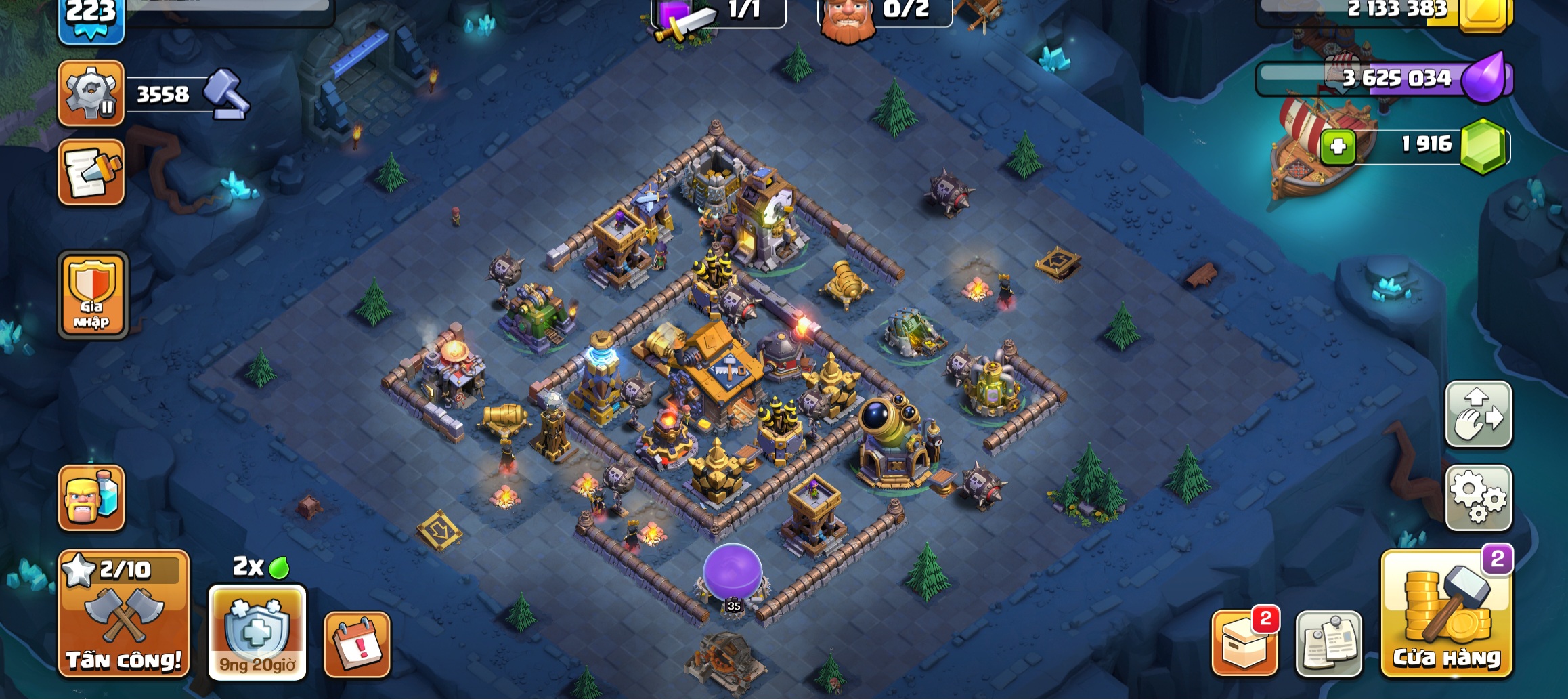Tap the Gia Nhập clan shield button
This screenshot has height=699, width=1568.
pos(93,295)
